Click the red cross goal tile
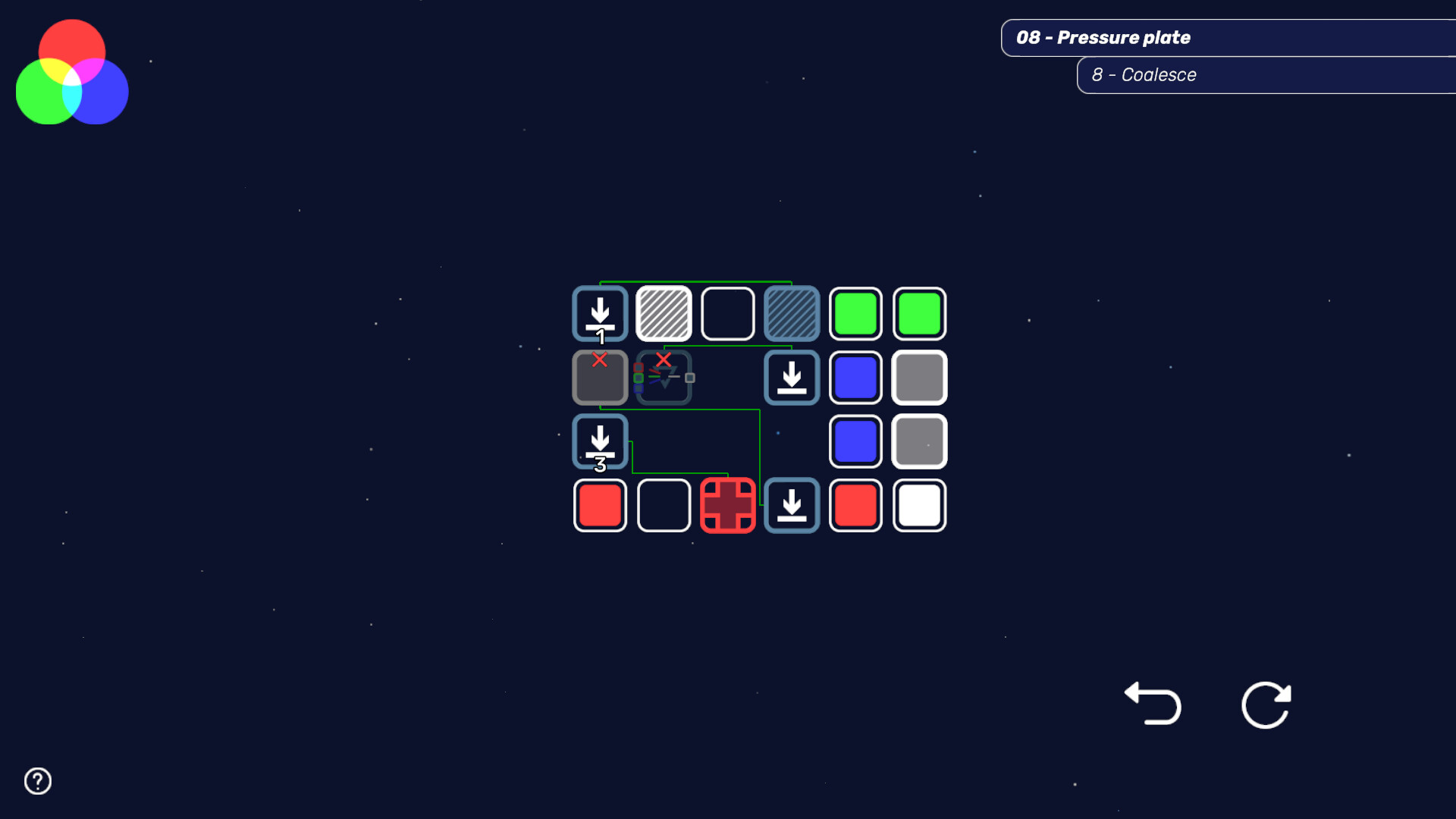1456x819 pixels. [728, 505]
